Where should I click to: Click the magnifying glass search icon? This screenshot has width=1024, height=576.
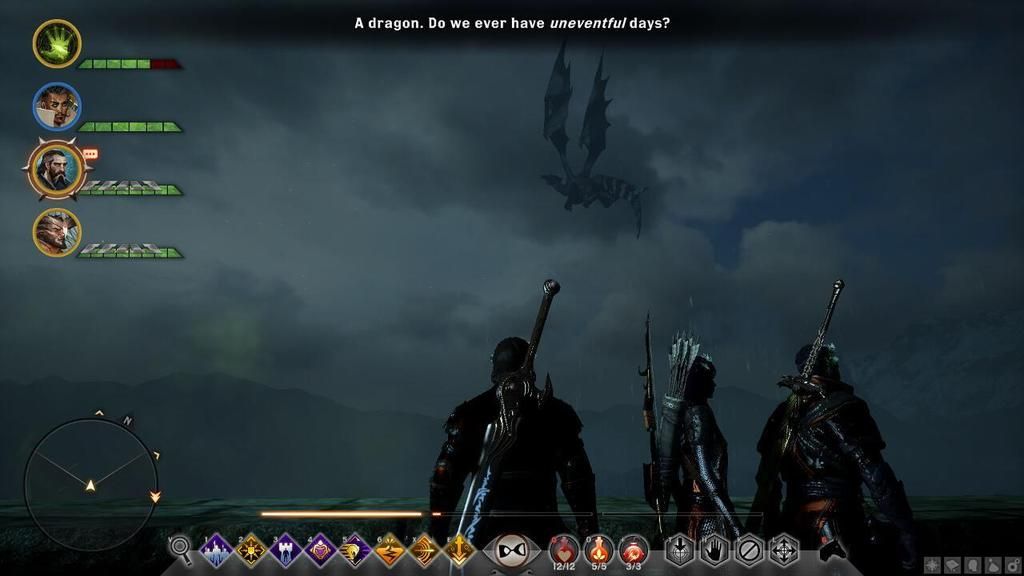pyautogui.click(x=180, y=547)
